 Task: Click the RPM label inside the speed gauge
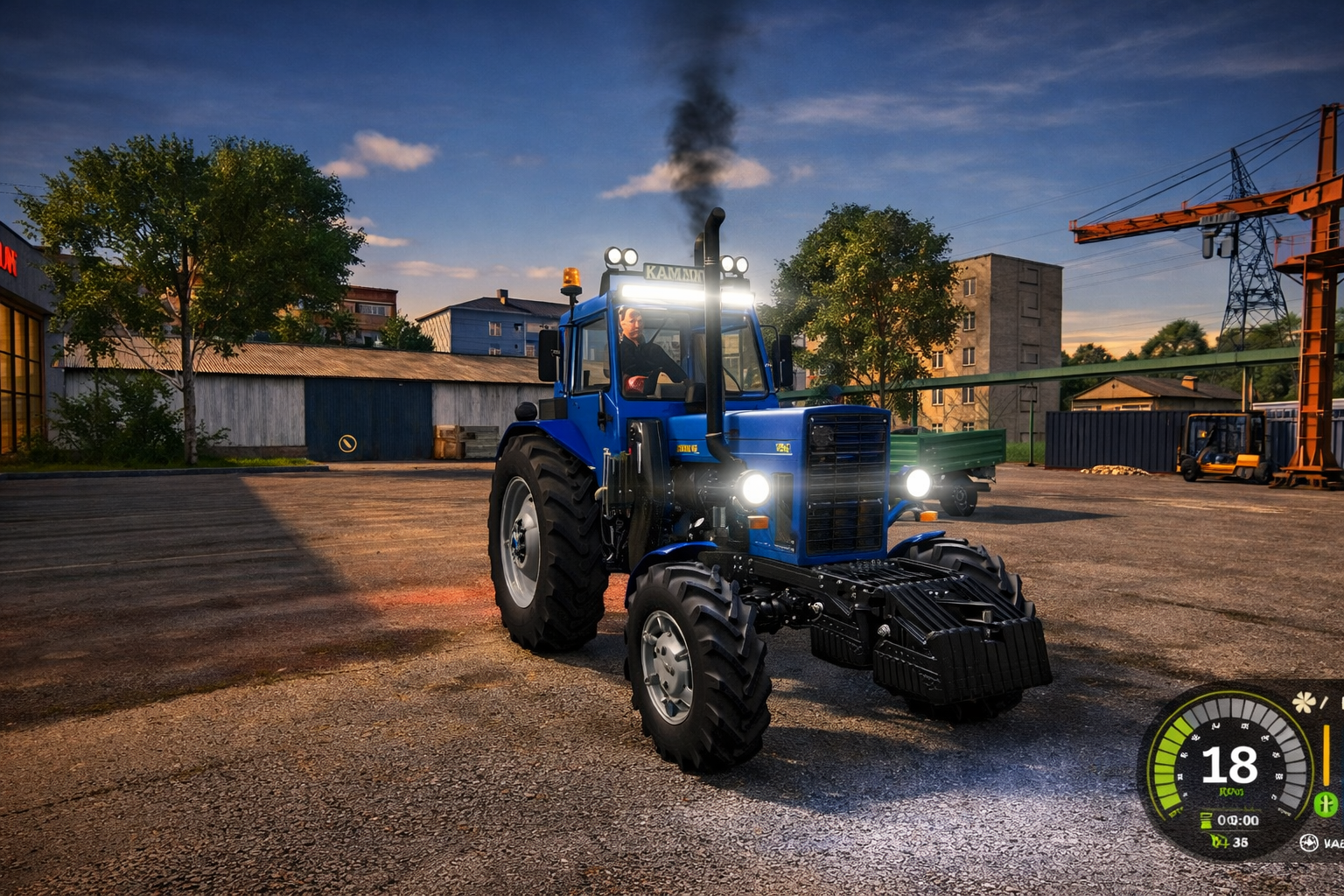click(x=1233, y=791)
